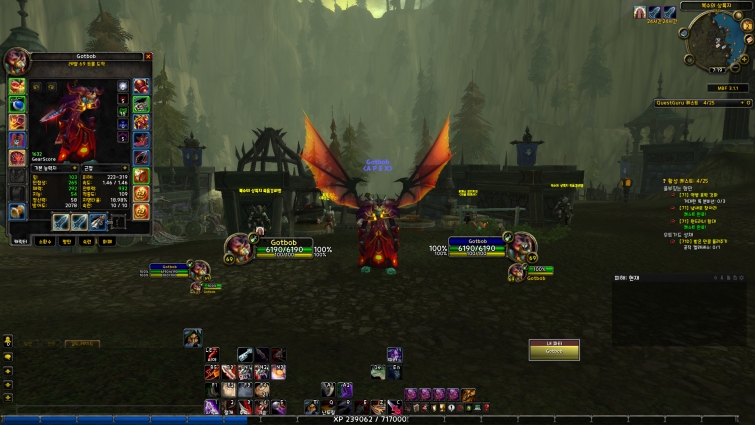Select the target unit frame portrait
755x425 pixels.
click(x=519, y=245)
